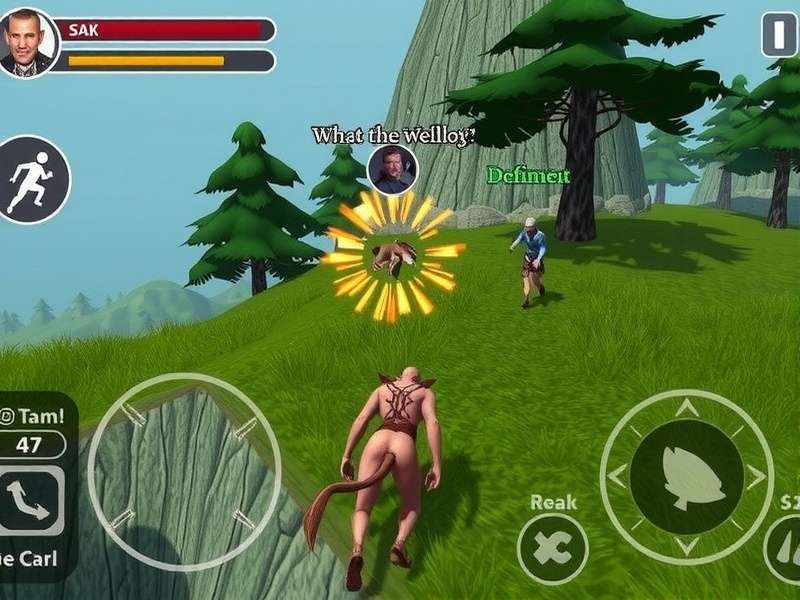Activate the running figure sprint button

point(33,180)
